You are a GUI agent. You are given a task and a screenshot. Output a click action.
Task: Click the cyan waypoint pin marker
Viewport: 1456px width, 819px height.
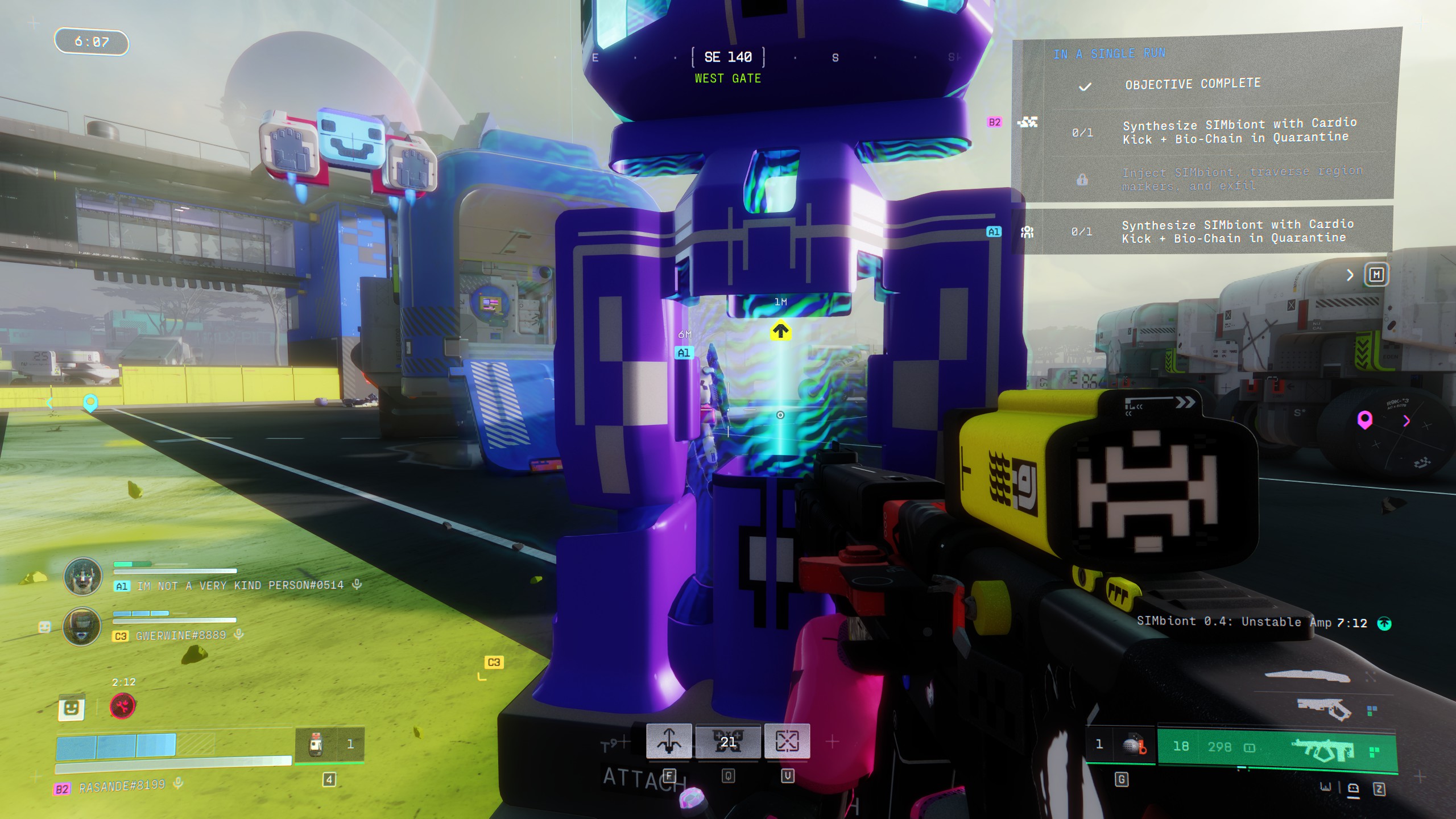coord(90,403)
